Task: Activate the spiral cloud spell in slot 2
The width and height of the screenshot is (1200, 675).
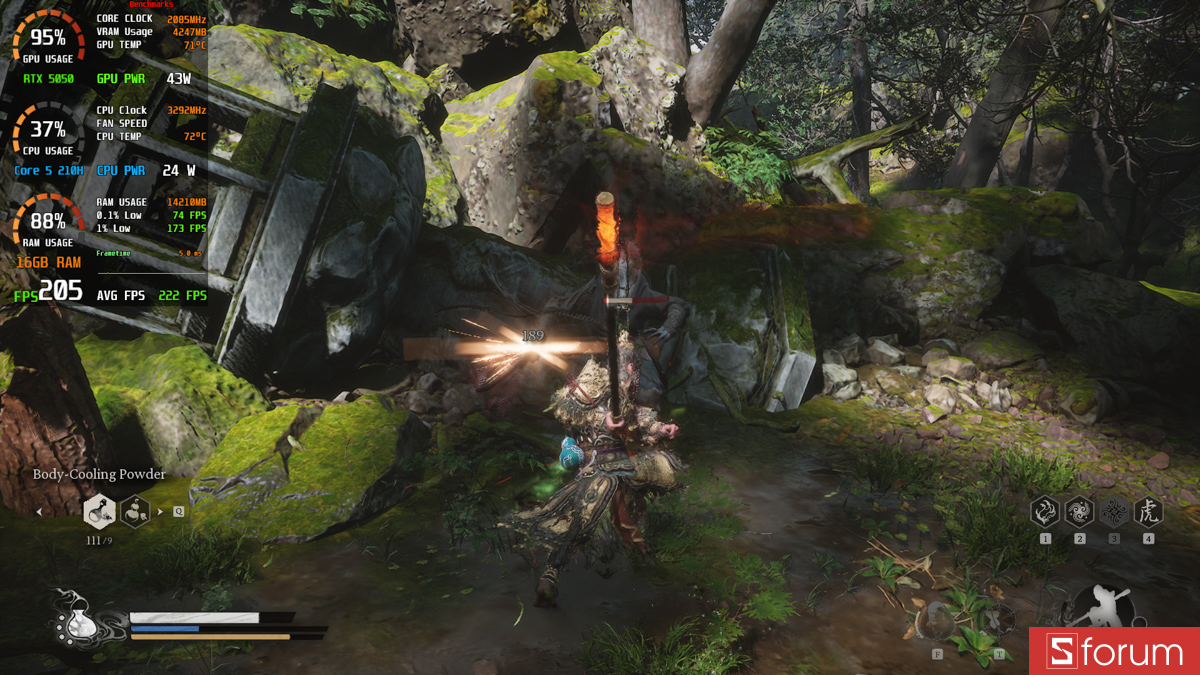Action: click(x=1079, y=513)
